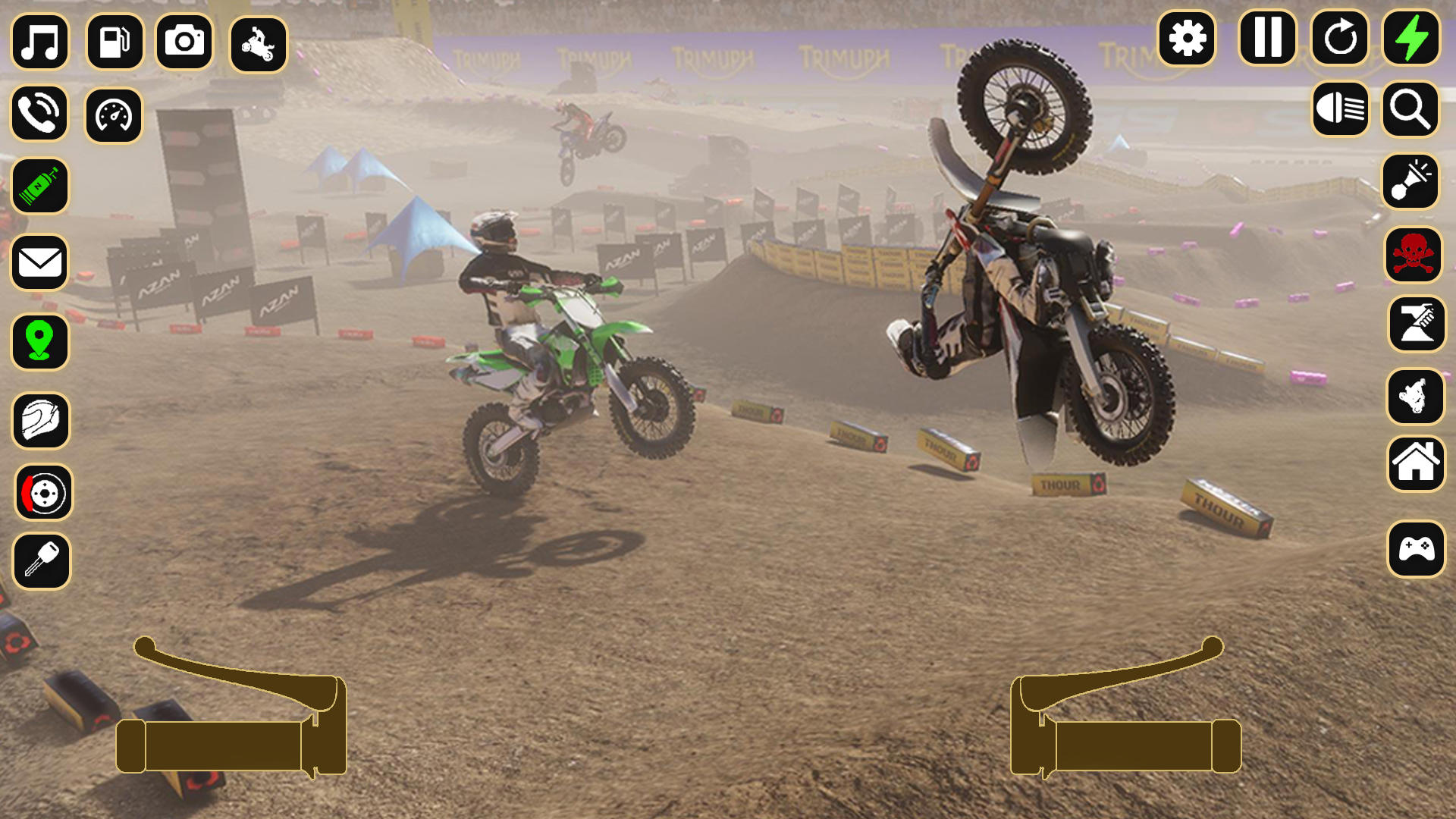Select the fuel pump icon
The image size is (1456, 819).
[114, 42]
